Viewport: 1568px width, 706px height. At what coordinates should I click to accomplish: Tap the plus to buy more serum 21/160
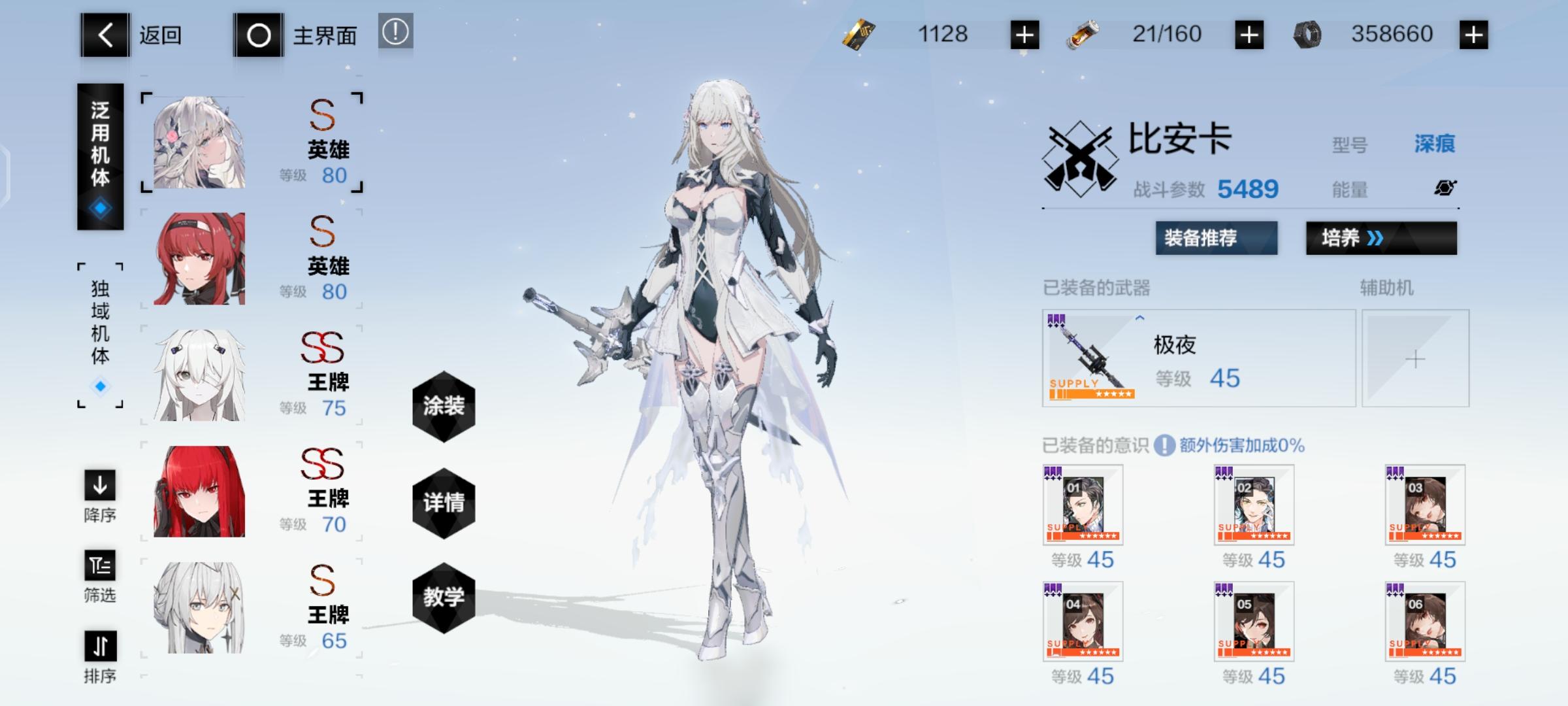pos(1249,34)
